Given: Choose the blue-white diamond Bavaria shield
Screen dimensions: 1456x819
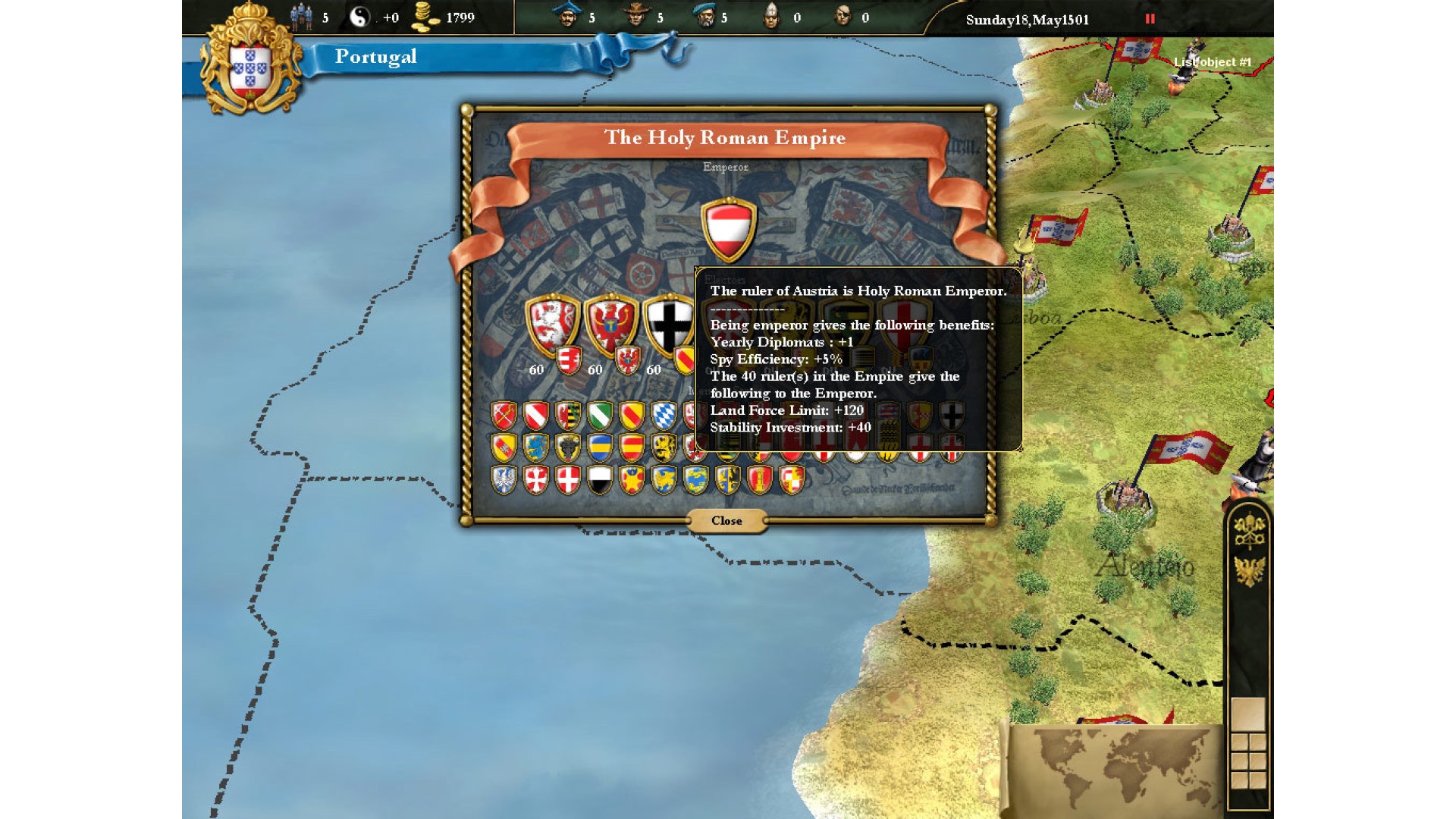Looking at the screenshot, I should point(664,416).
